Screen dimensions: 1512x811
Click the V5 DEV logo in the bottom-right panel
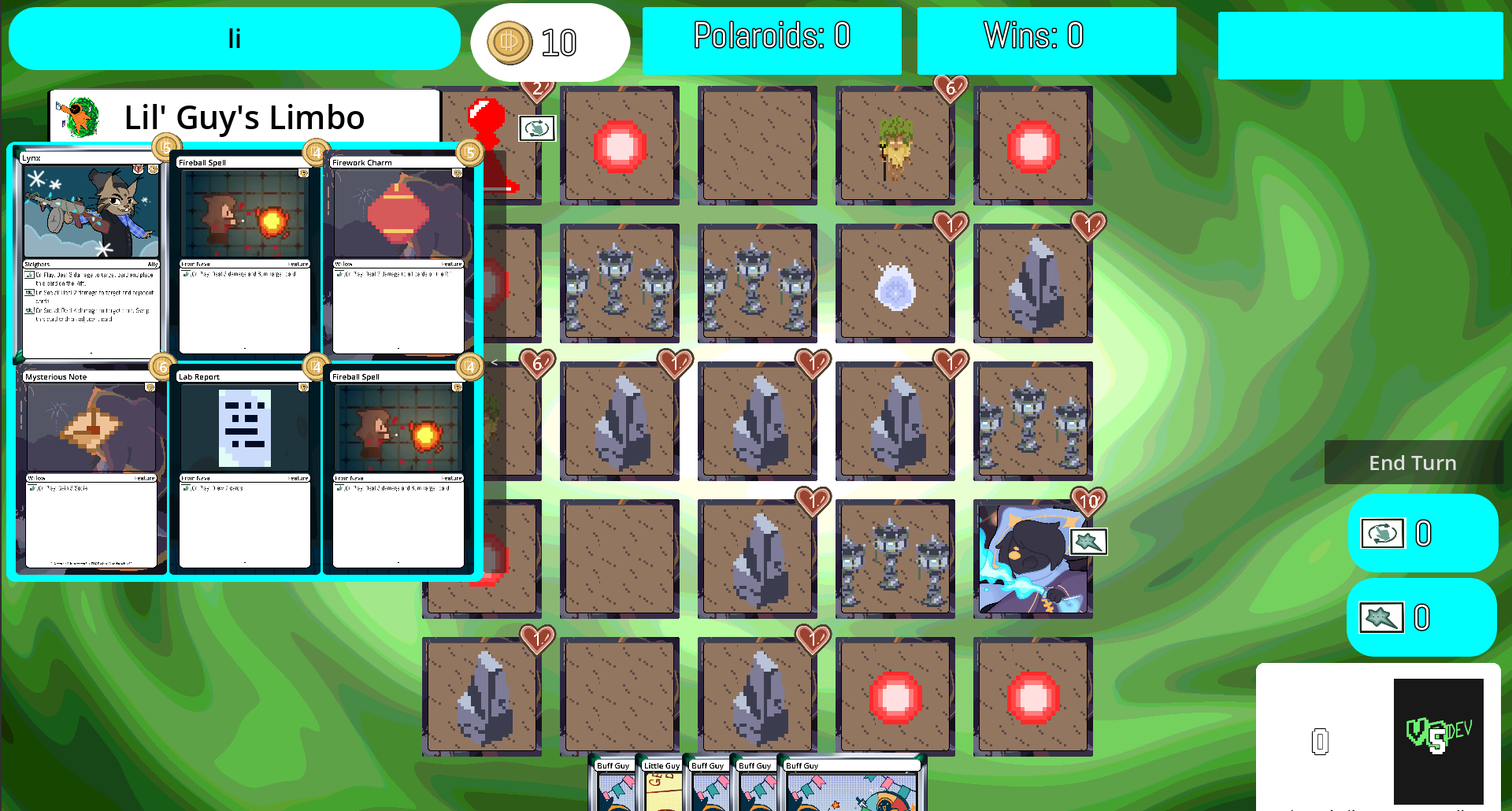[1439, 740]
